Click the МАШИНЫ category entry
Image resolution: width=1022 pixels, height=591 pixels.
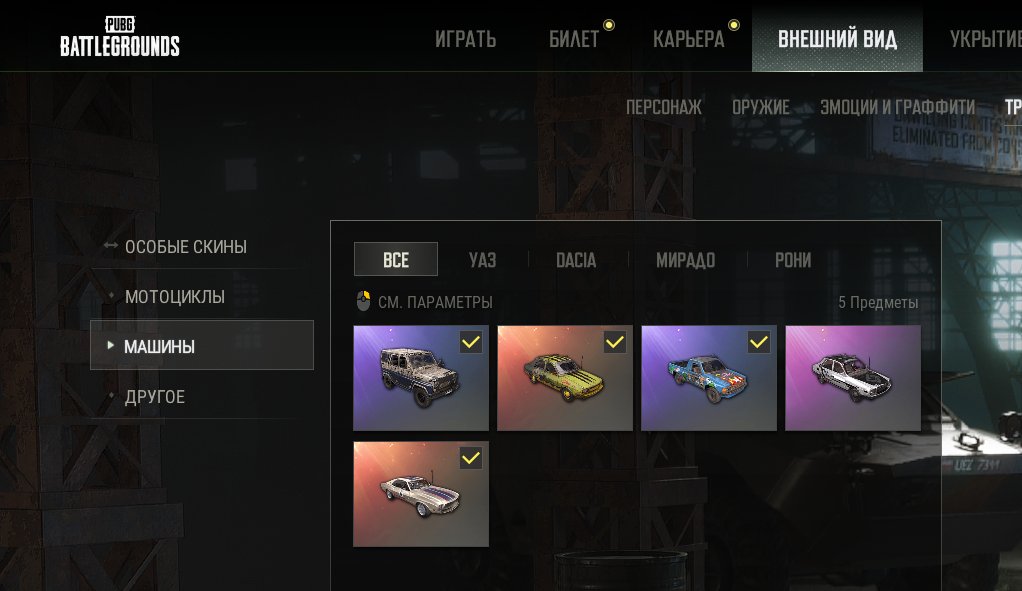201,346
